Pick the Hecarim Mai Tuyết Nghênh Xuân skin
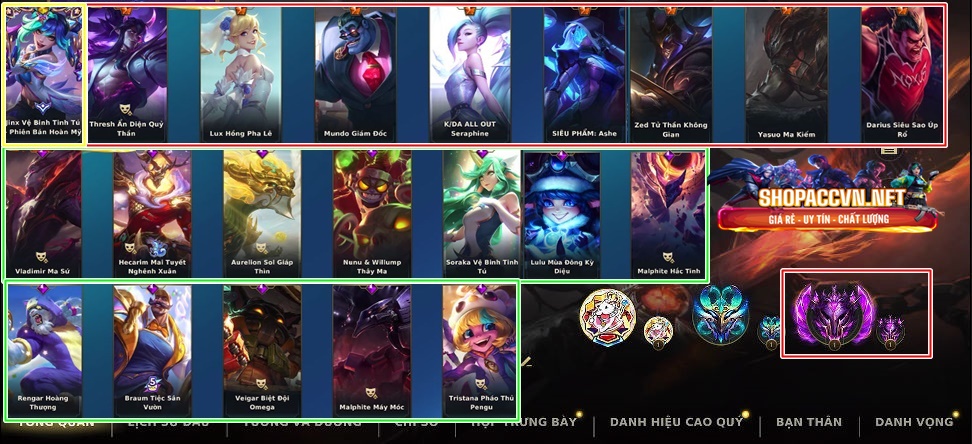The image size is (972, 444). (x=152, y=214)
